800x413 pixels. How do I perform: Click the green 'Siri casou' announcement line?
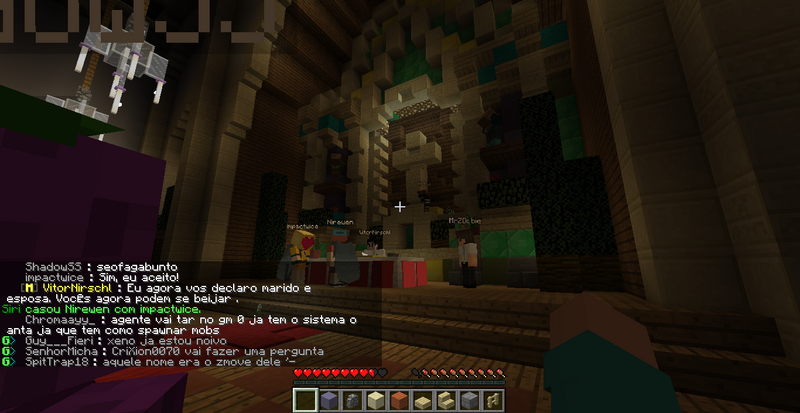[x=102, y=309]
